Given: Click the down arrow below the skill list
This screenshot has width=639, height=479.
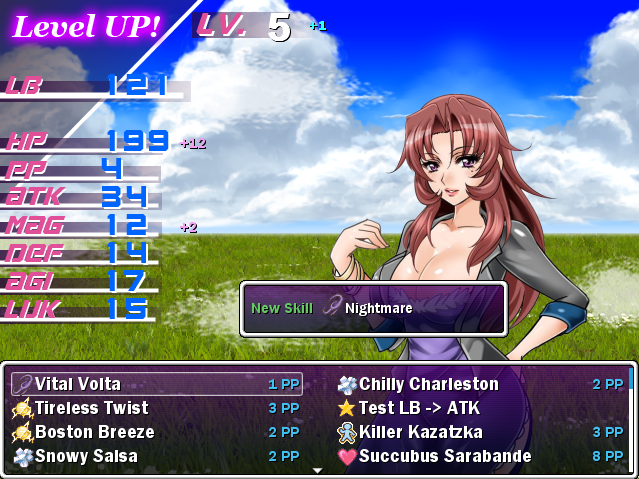Looking at the screenshot, I should [x=319, y=470].
